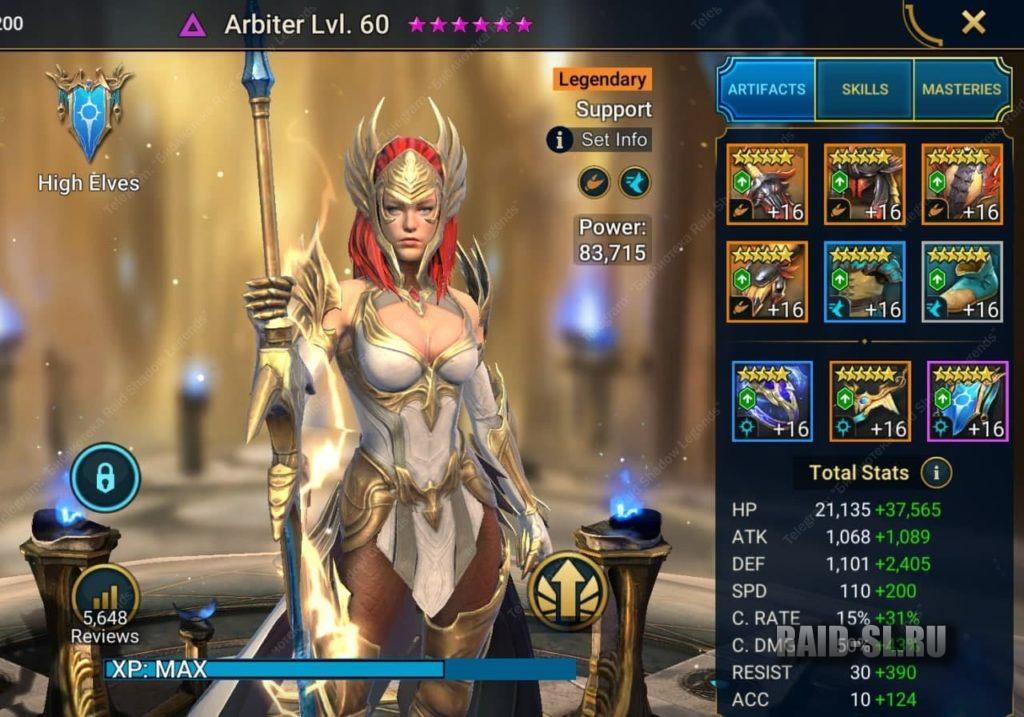
Task: Show Total Stats info
Action: [936, 472]
